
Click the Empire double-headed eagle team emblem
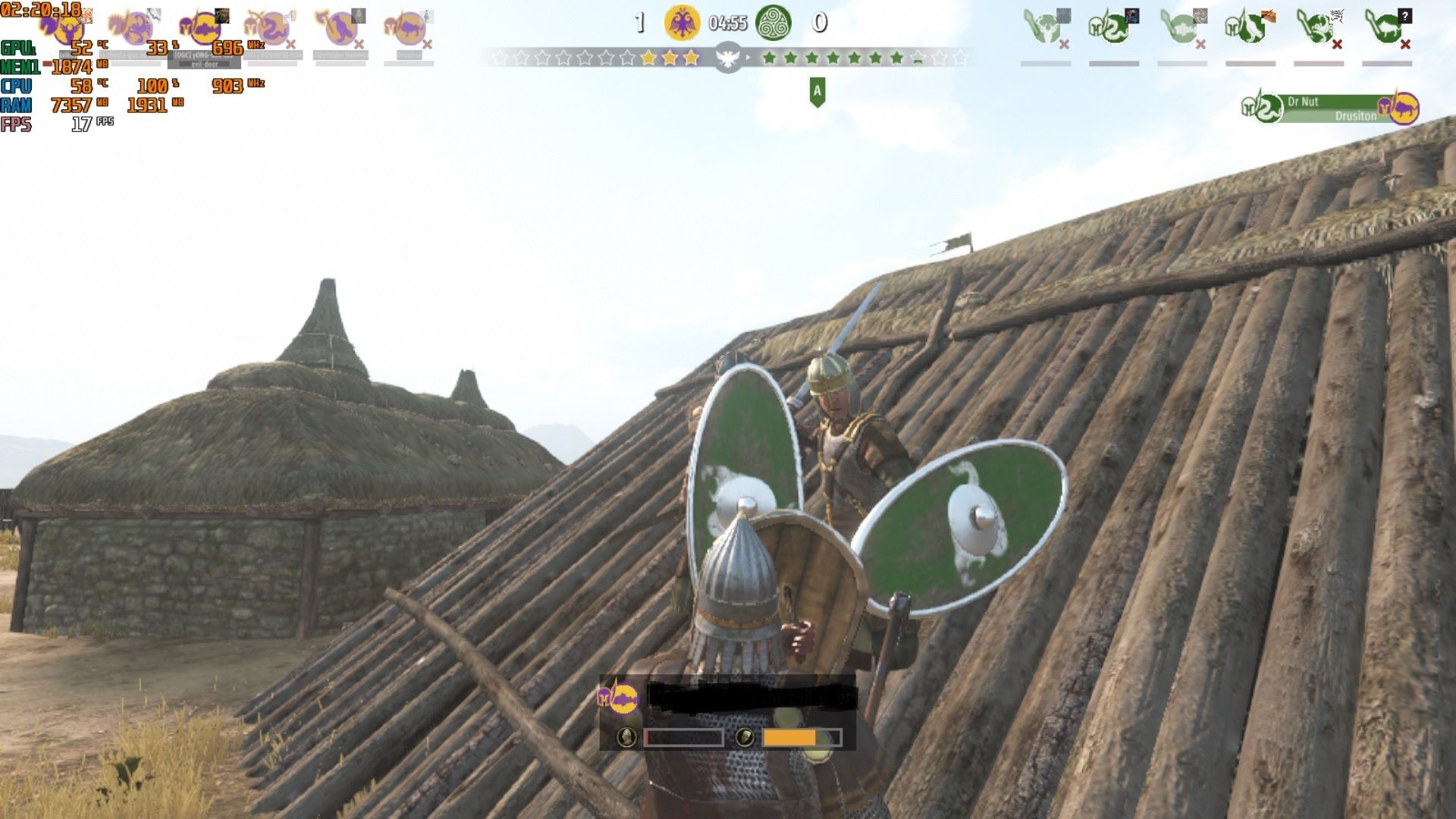pos(682,23)
